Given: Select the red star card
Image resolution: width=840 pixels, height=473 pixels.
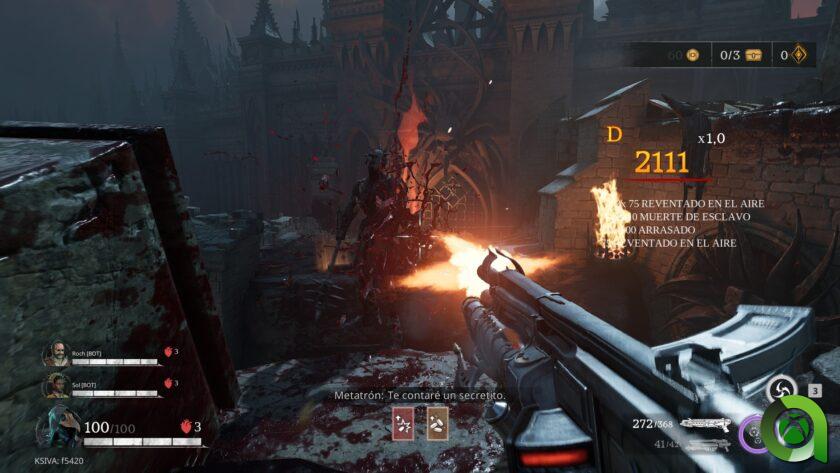Looking at the screenshot, I should 402,424.
